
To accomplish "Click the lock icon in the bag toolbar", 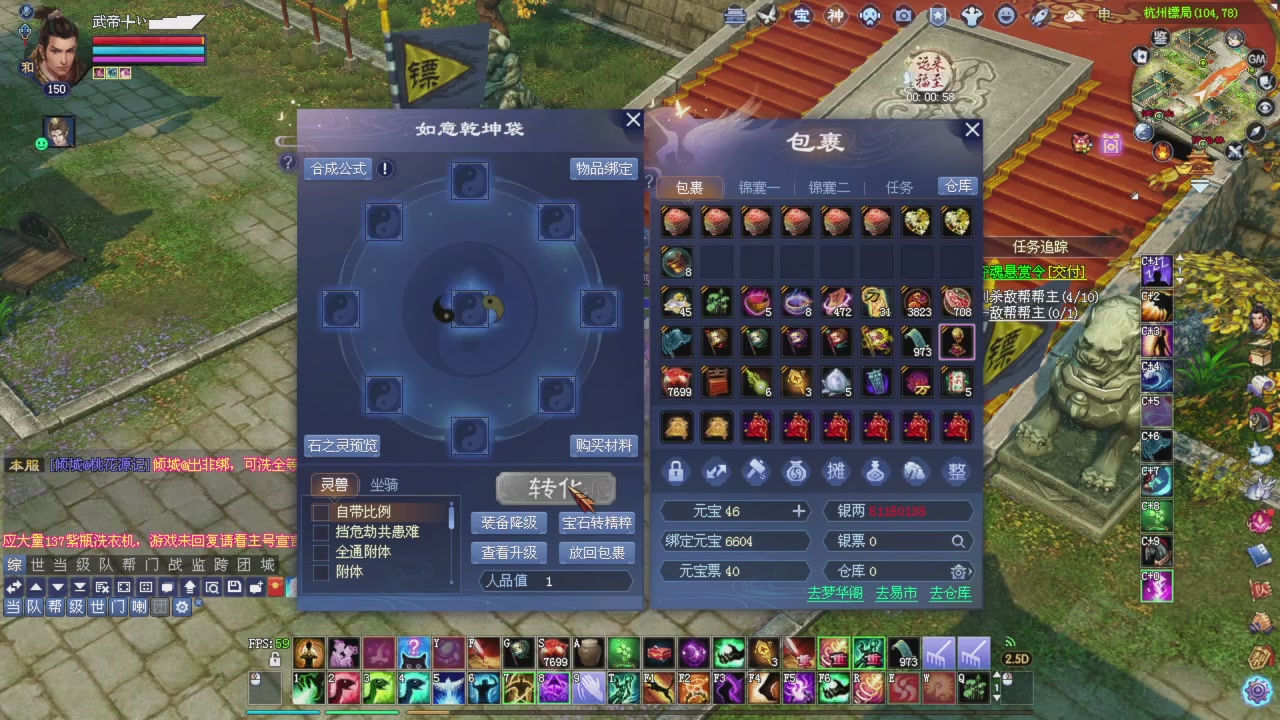I will [x=675, y=472].
